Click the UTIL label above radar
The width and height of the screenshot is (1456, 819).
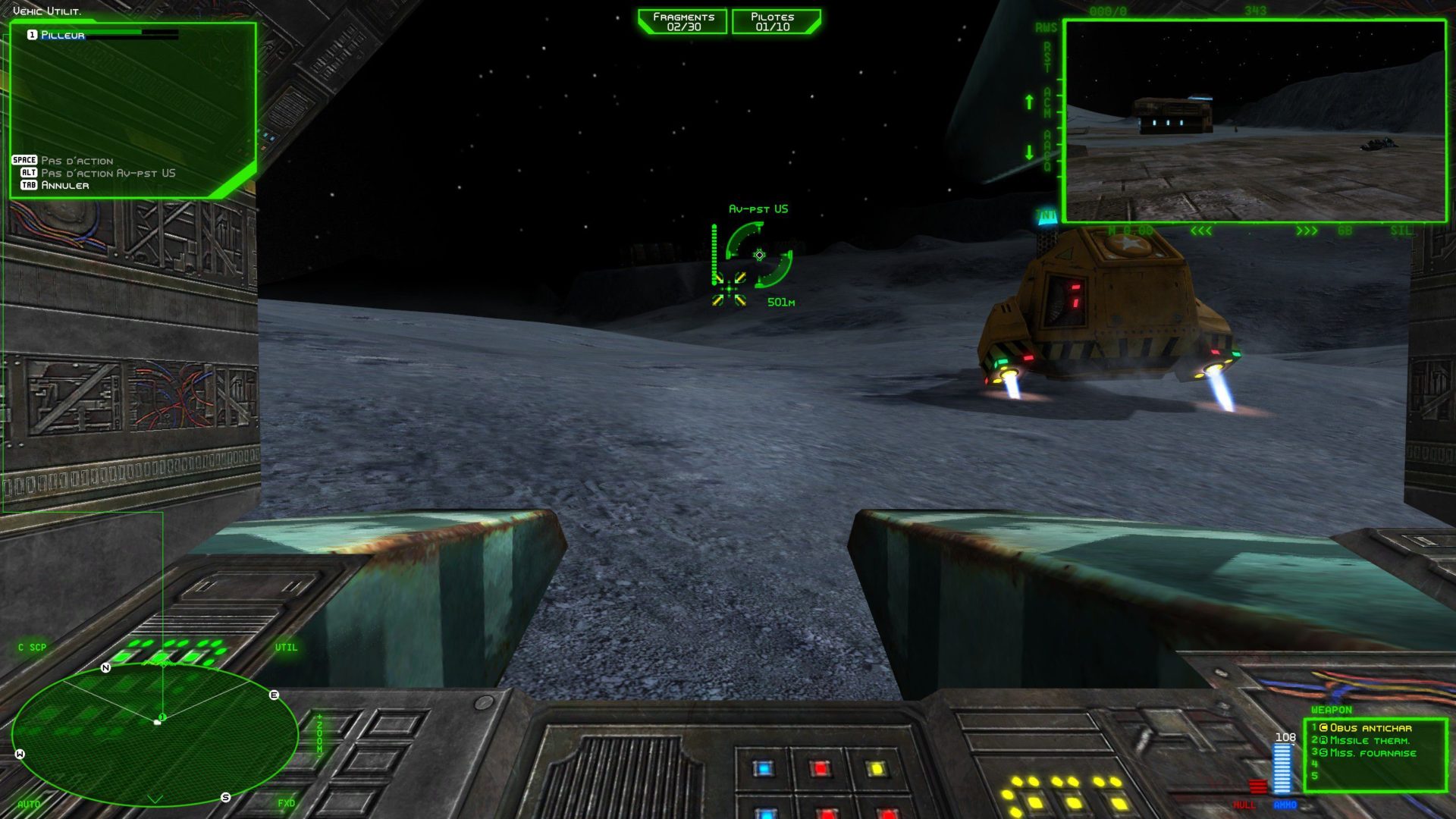click(286, 648)
